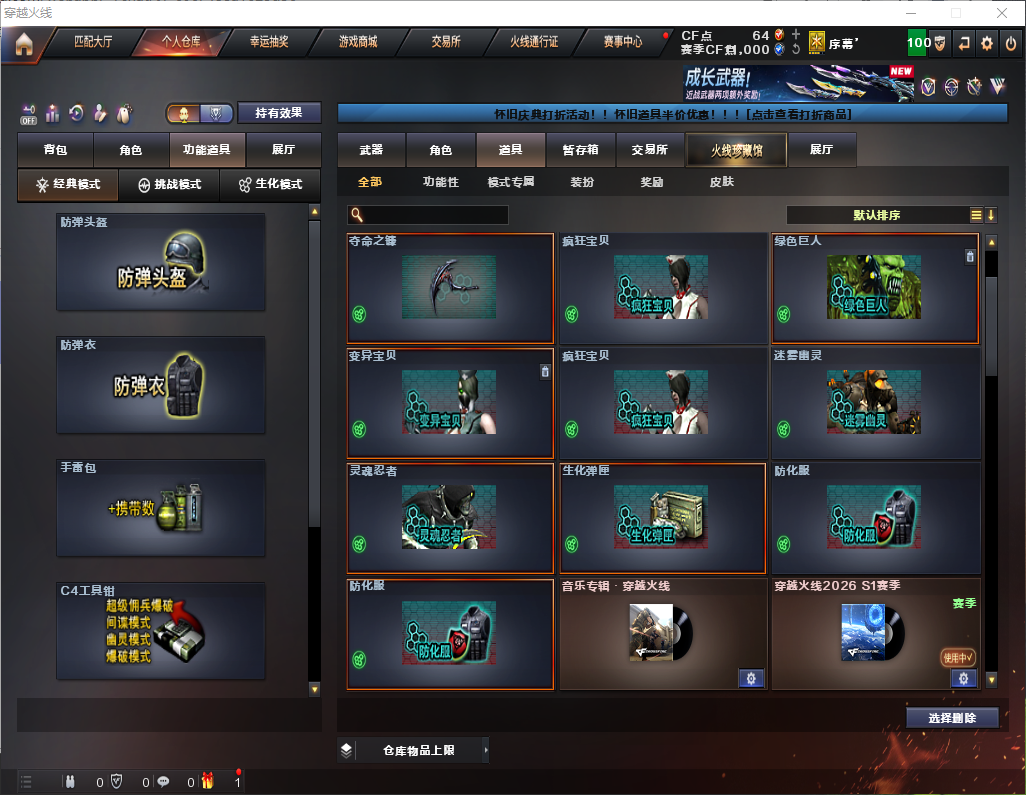The height and width of the screenshot is (795, 1026).
Task: Filter items by 功能性 functional category
Action: click(440, 182)
